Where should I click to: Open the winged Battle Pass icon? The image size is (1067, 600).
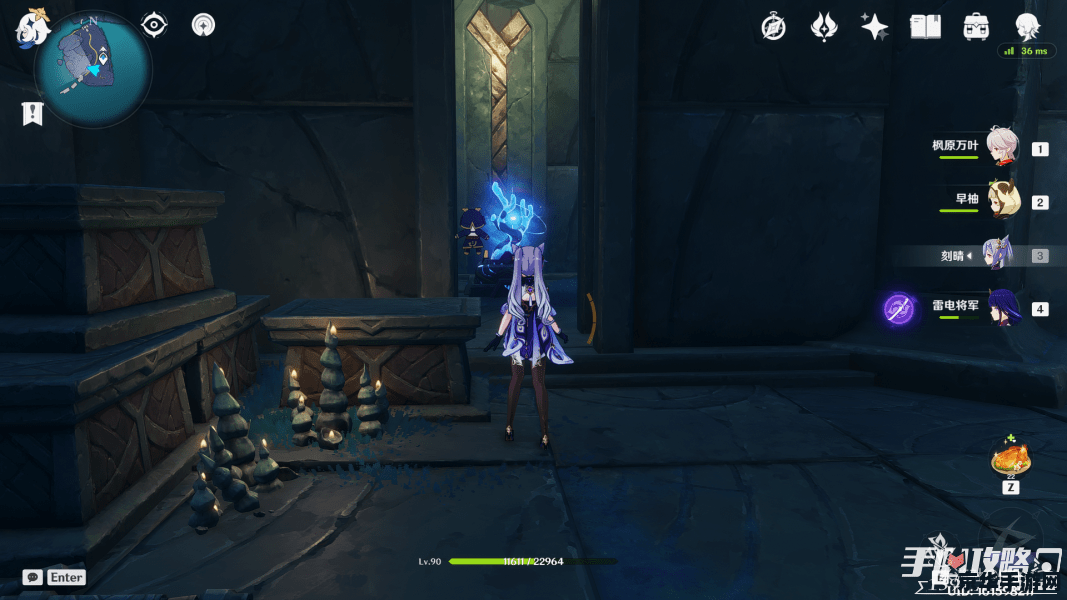click(824, 27)
